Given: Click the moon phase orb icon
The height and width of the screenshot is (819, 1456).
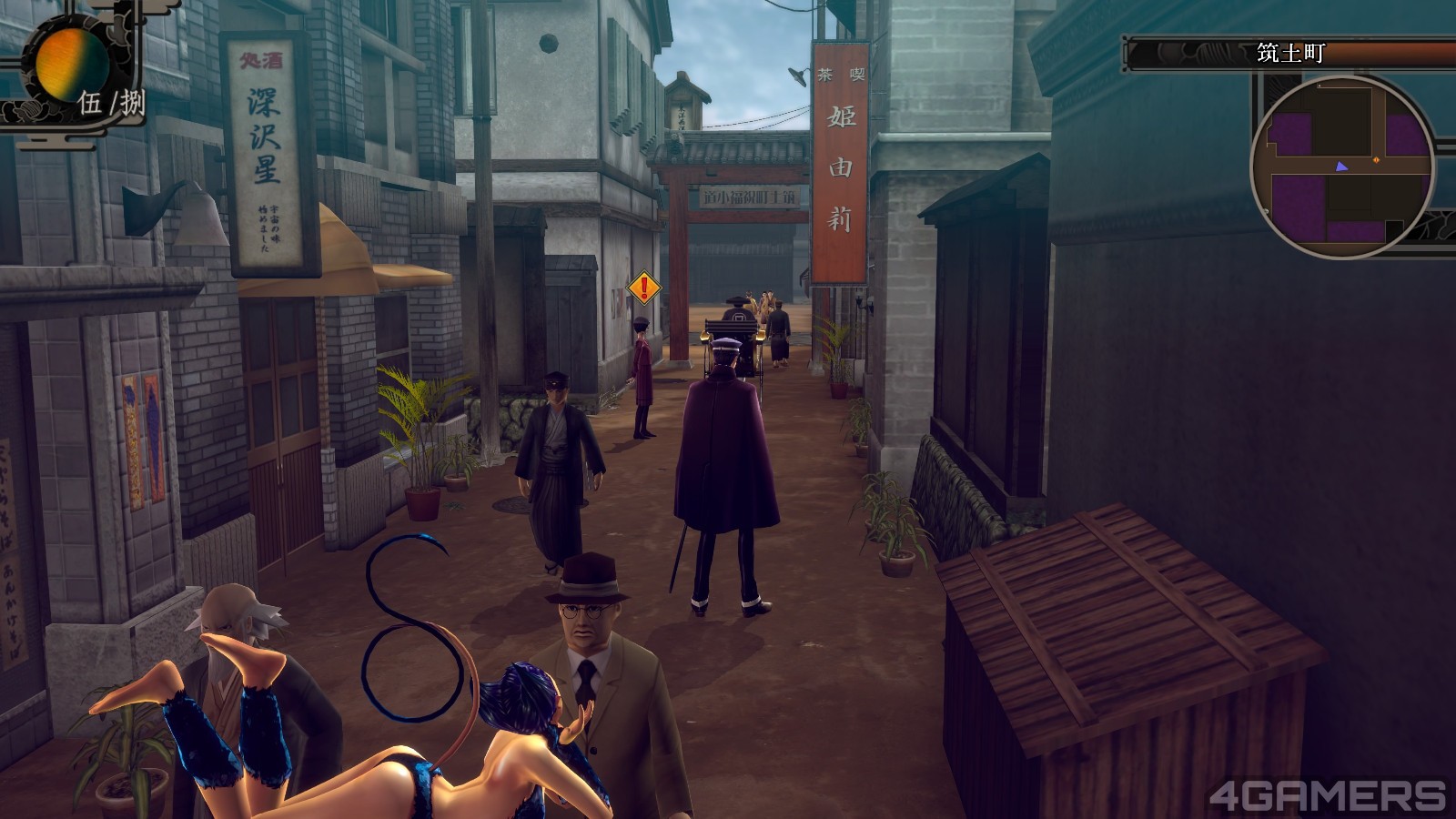Looking at the screenshot, I should pos(71,64).
